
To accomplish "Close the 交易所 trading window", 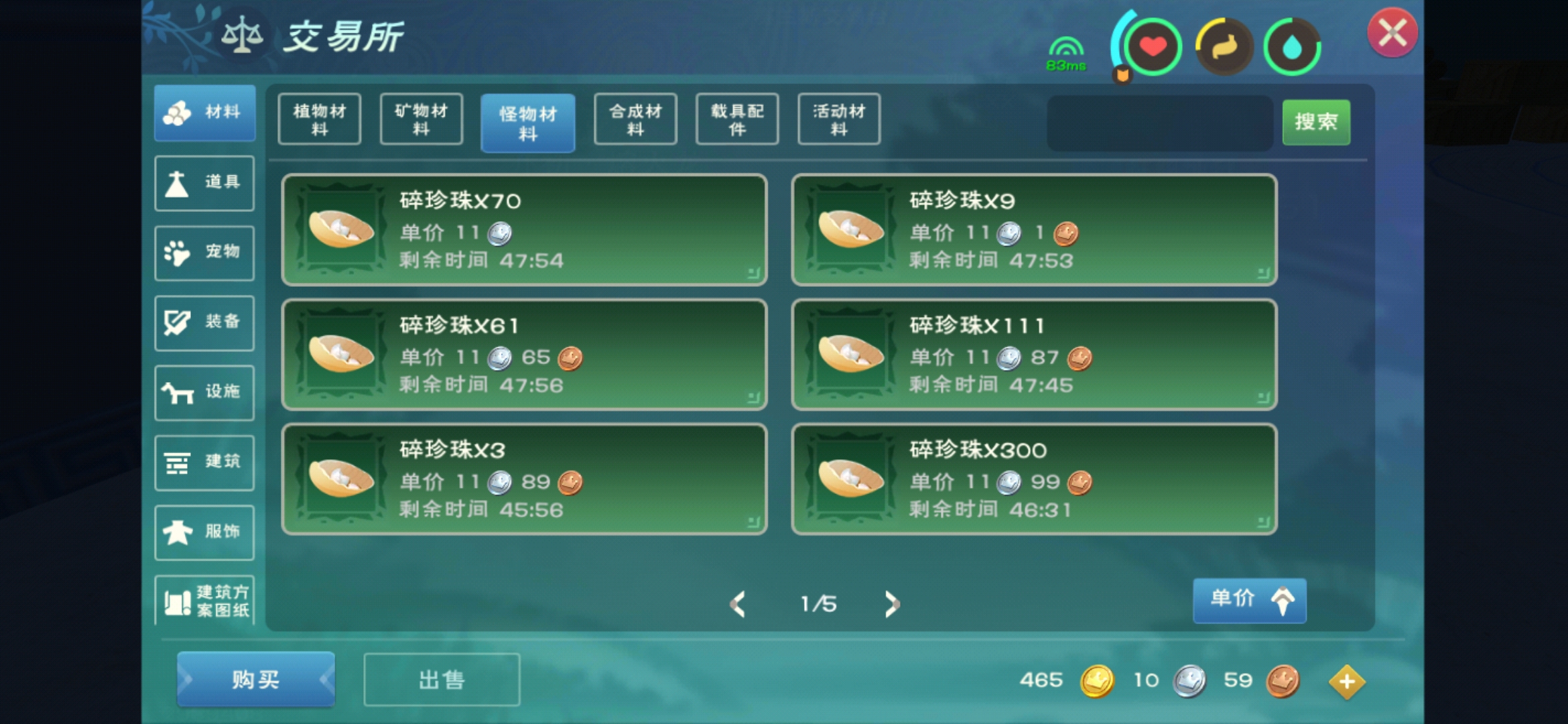I will [1392, 32].
